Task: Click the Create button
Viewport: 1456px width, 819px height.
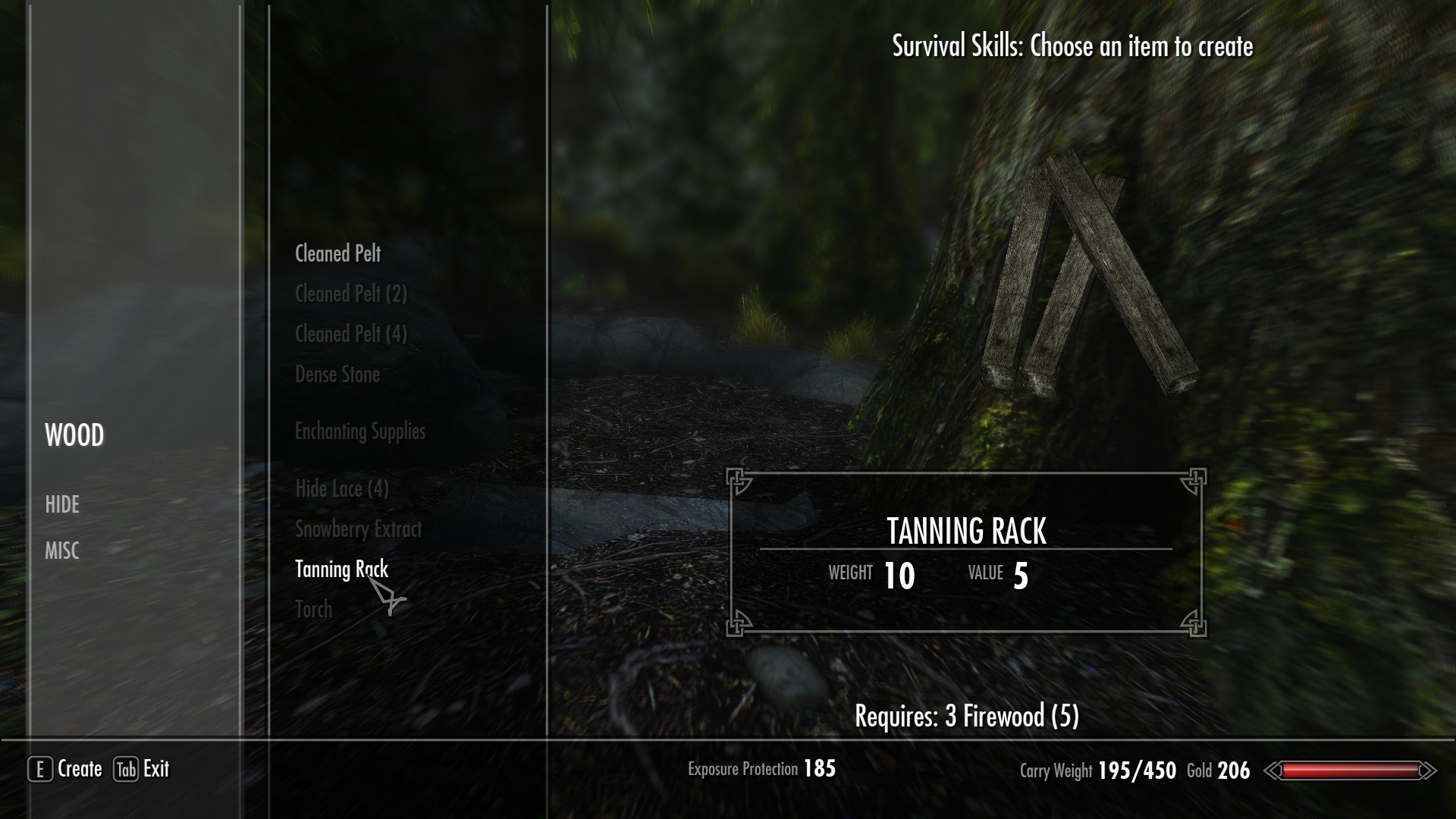Action: pos(66,769)
